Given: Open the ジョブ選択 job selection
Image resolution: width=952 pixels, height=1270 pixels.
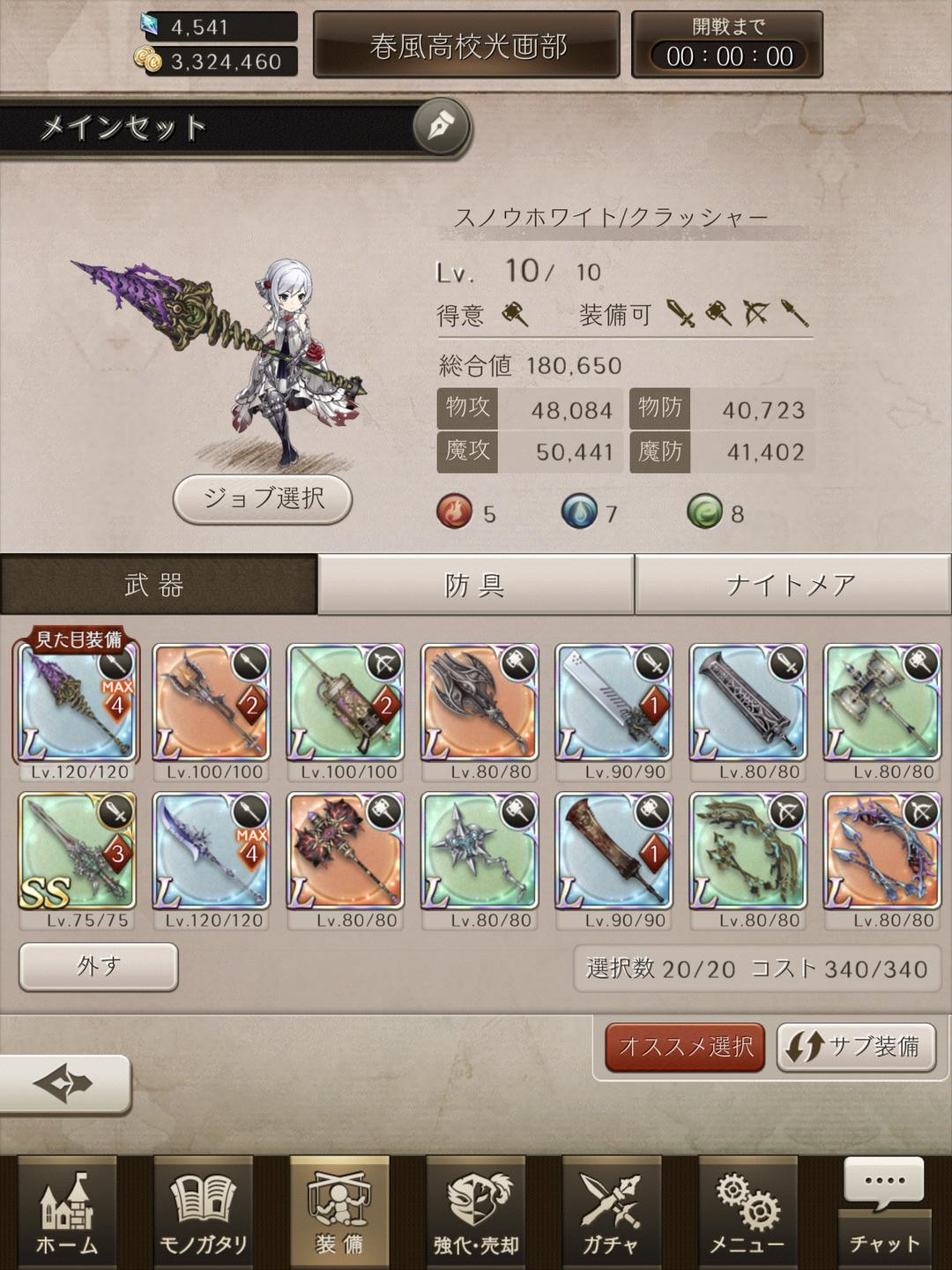Looking at the screenshot, I should [263, 498].
